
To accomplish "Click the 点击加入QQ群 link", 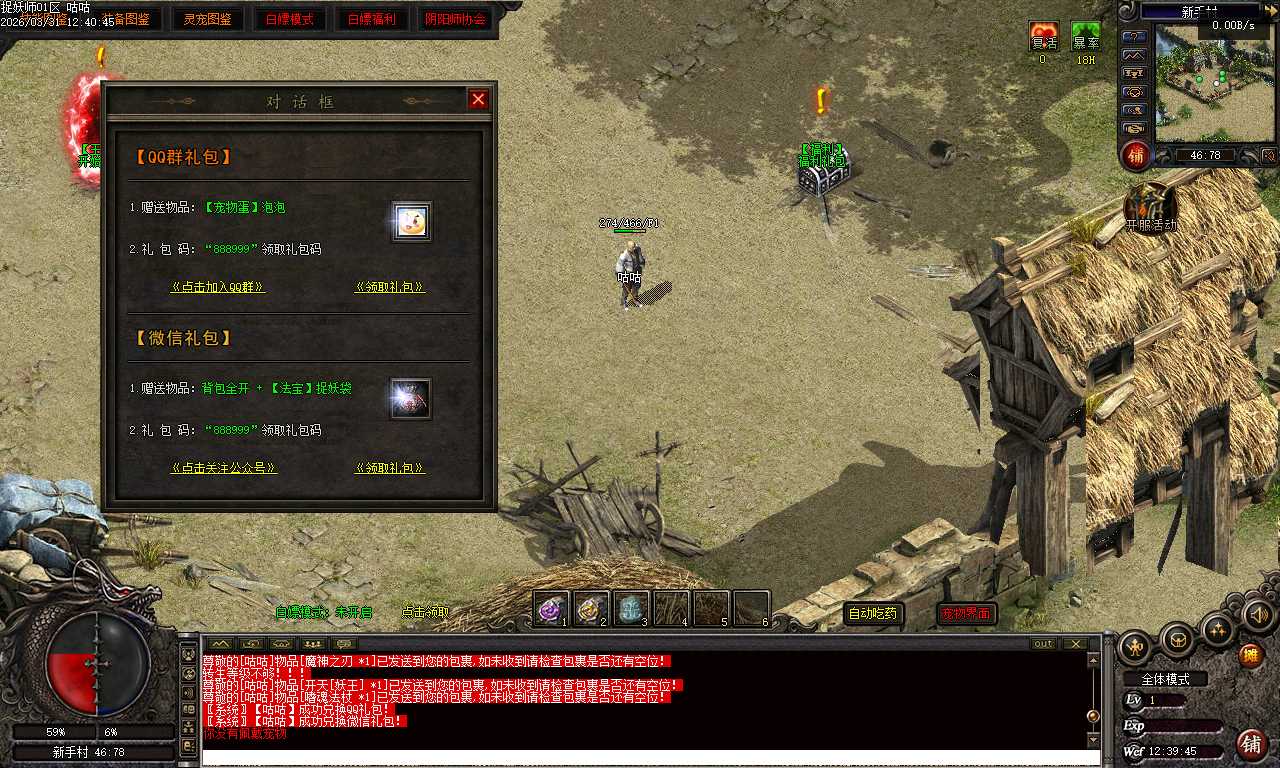I will (x=218, y=287).
